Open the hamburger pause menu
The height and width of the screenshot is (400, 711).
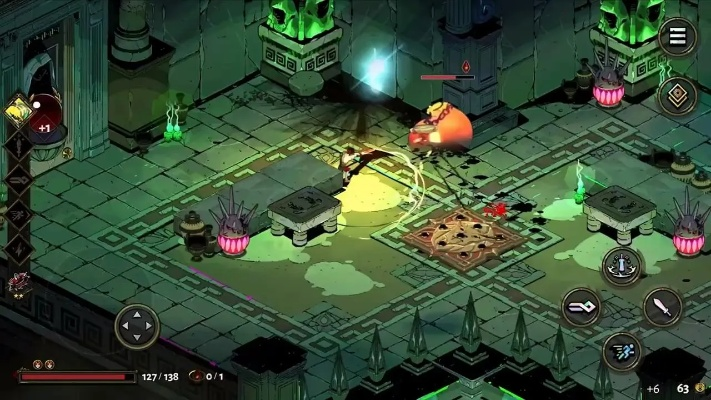677,38
